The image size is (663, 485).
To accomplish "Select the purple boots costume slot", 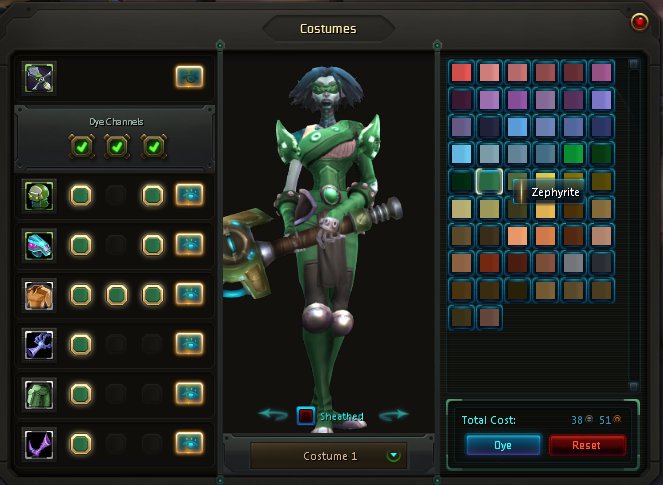I will point(40,441).
